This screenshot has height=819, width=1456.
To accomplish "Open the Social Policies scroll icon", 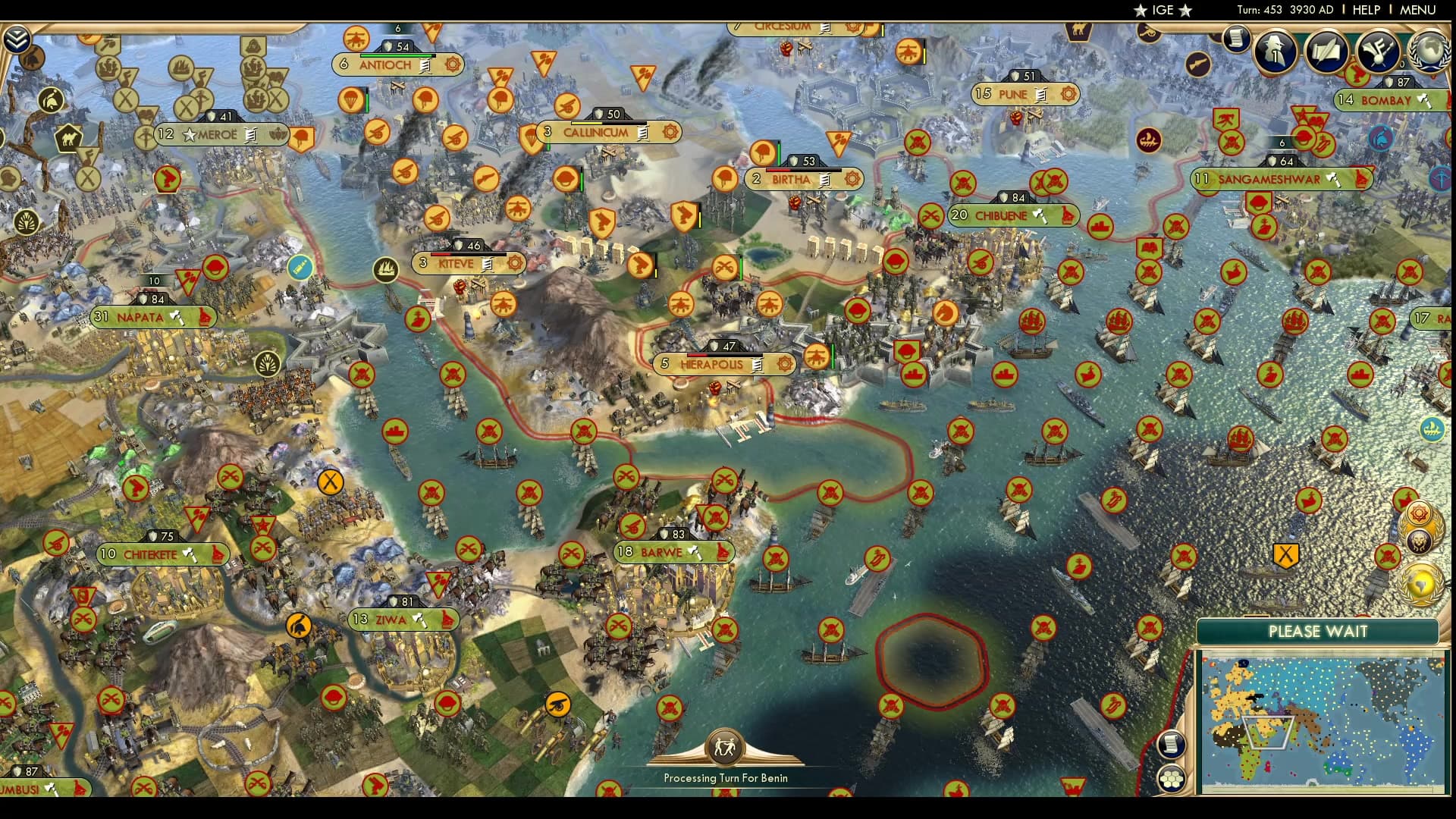I will [1327, 52].
